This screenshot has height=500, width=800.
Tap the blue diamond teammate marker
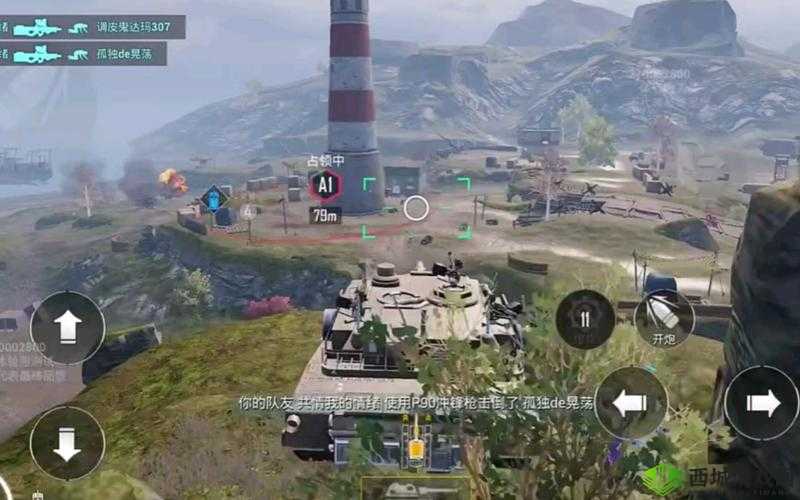pyautogui.click(x=214, y=198)
